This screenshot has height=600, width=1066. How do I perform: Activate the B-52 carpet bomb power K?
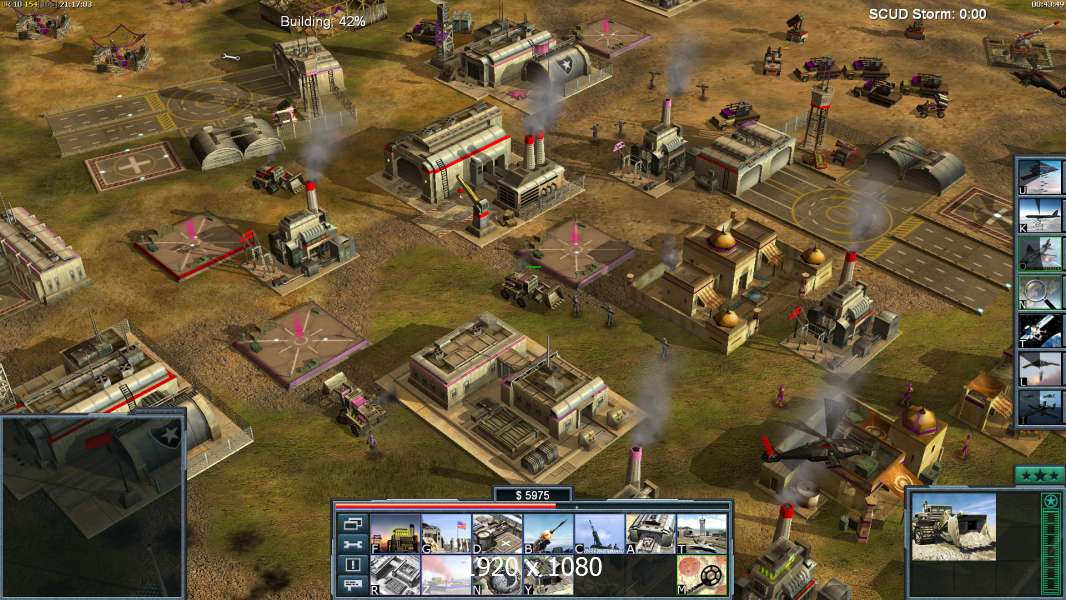(1041, 215)
